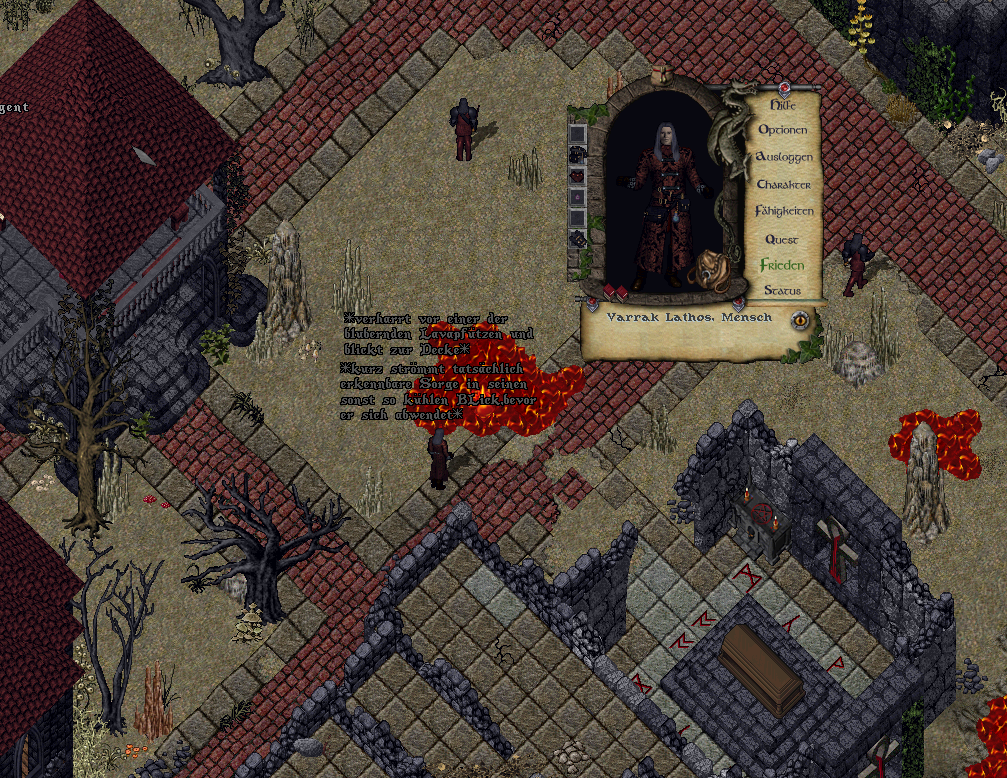
Task: Open the Status window
Action: coord(782,291)
